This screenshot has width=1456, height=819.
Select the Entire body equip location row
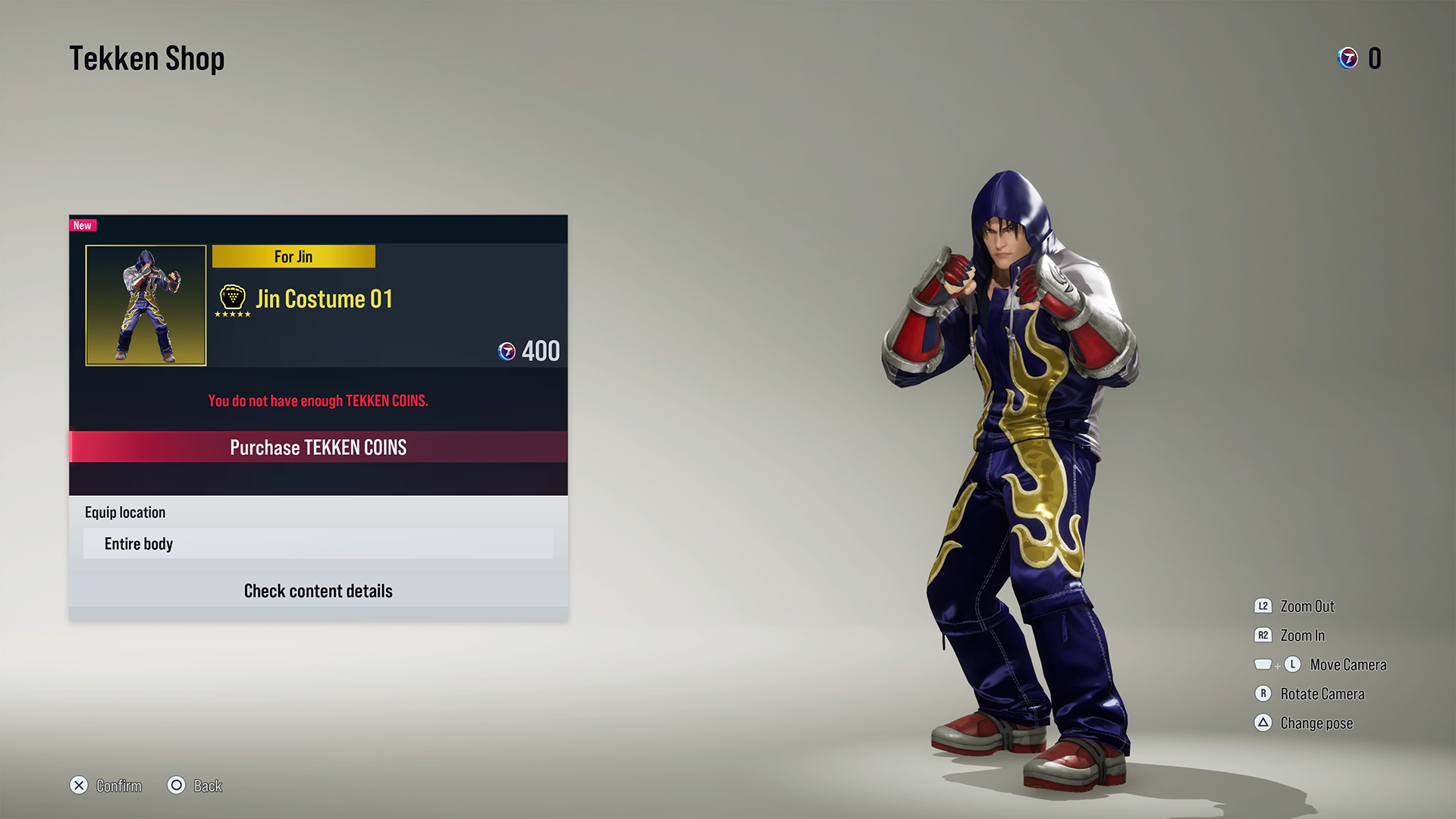[x=318, y=544]
